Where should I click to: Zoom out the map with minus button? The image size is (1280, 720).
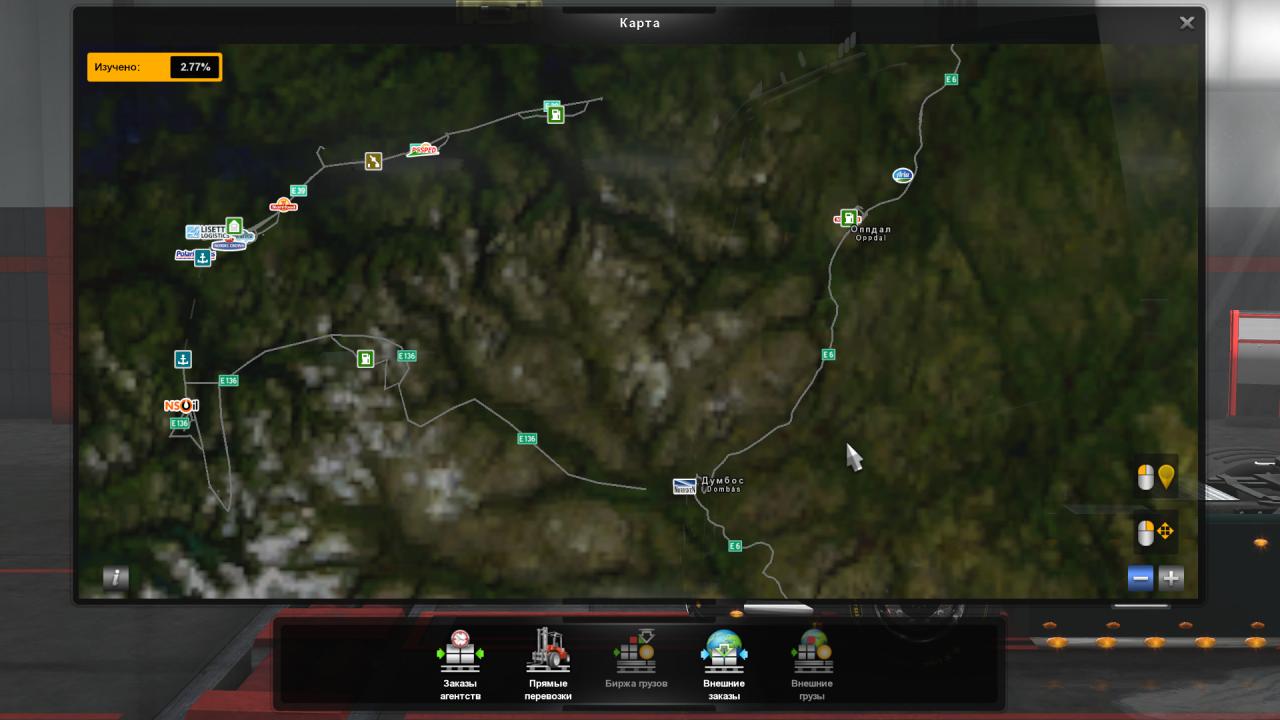click(x=1140, y=577)
